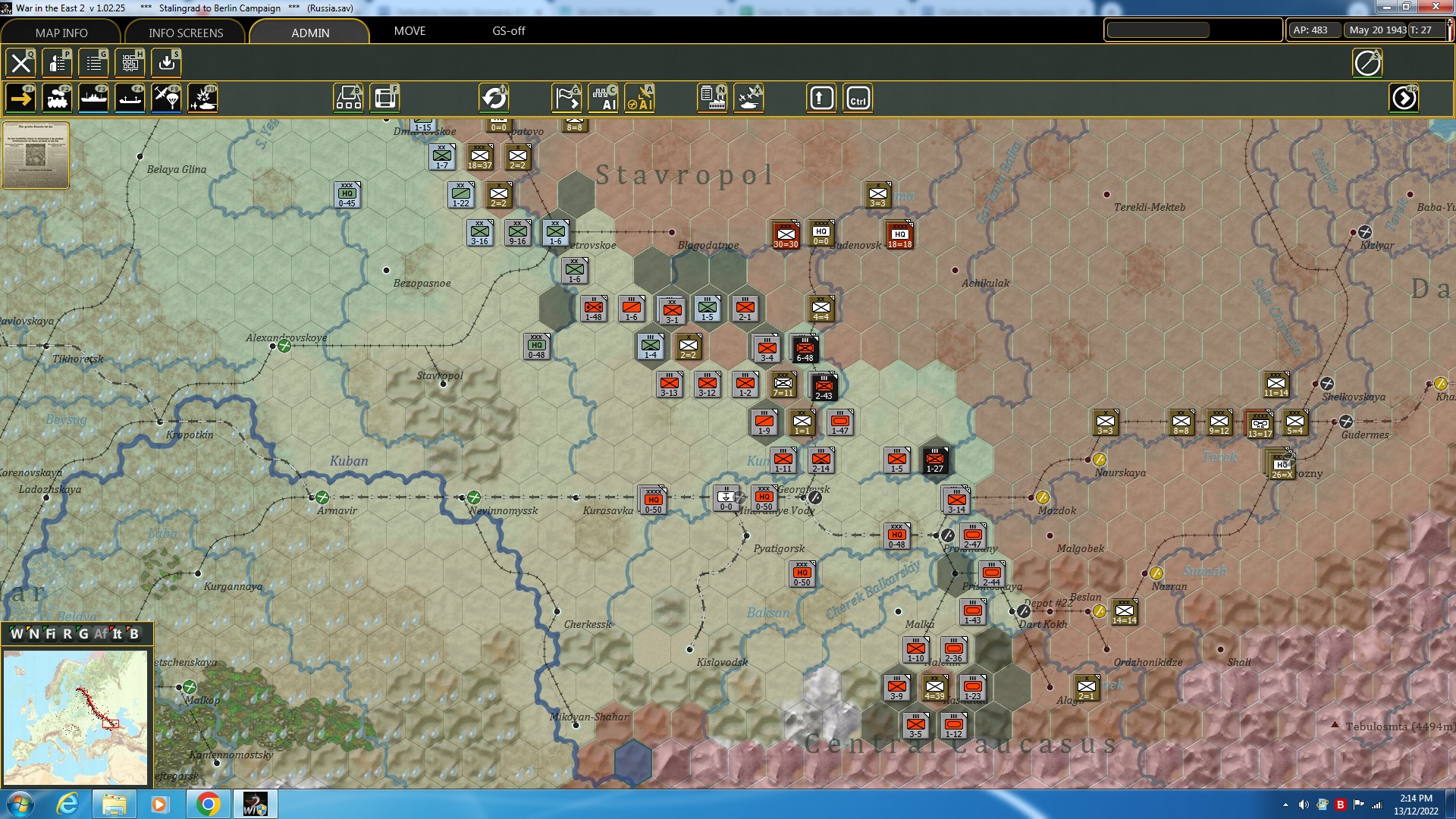Click the N production and factory screen icon
This screenshot has width=1456, height=819.
[711, 97]
